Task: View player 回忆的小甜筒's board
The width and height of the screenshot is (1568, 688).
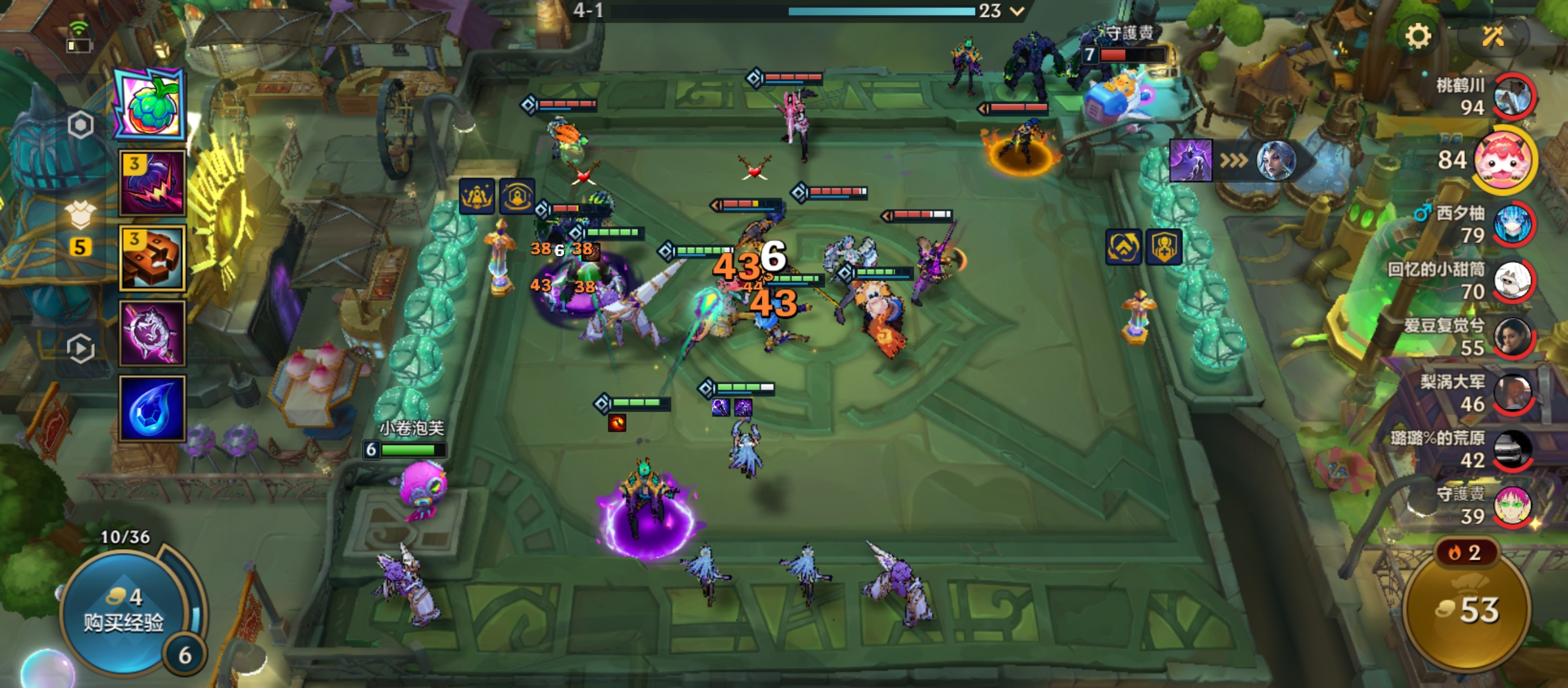Action: [1512, 280]
